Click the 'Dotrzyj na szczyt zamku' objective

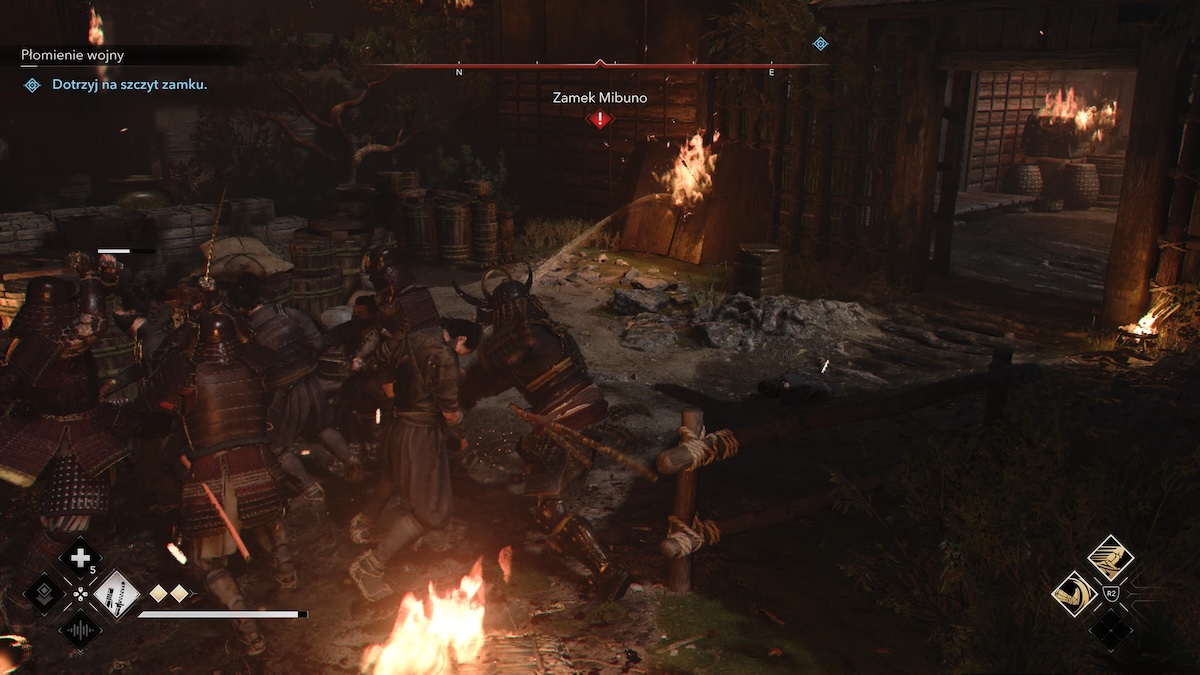pyautogui.click(x=129, y=85)
